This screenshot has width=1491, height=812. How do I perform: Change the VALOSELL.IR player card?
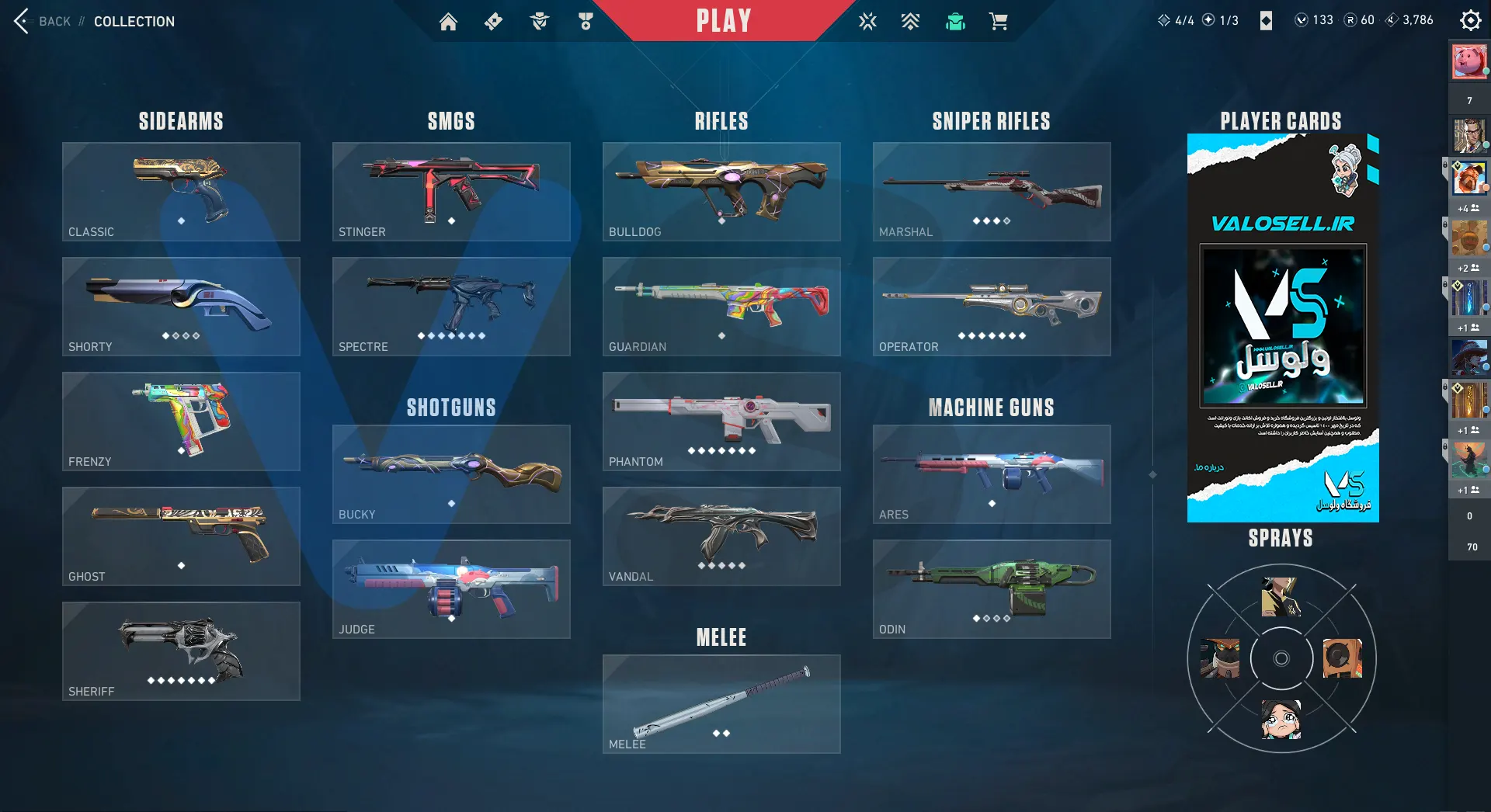[1283, 328]
